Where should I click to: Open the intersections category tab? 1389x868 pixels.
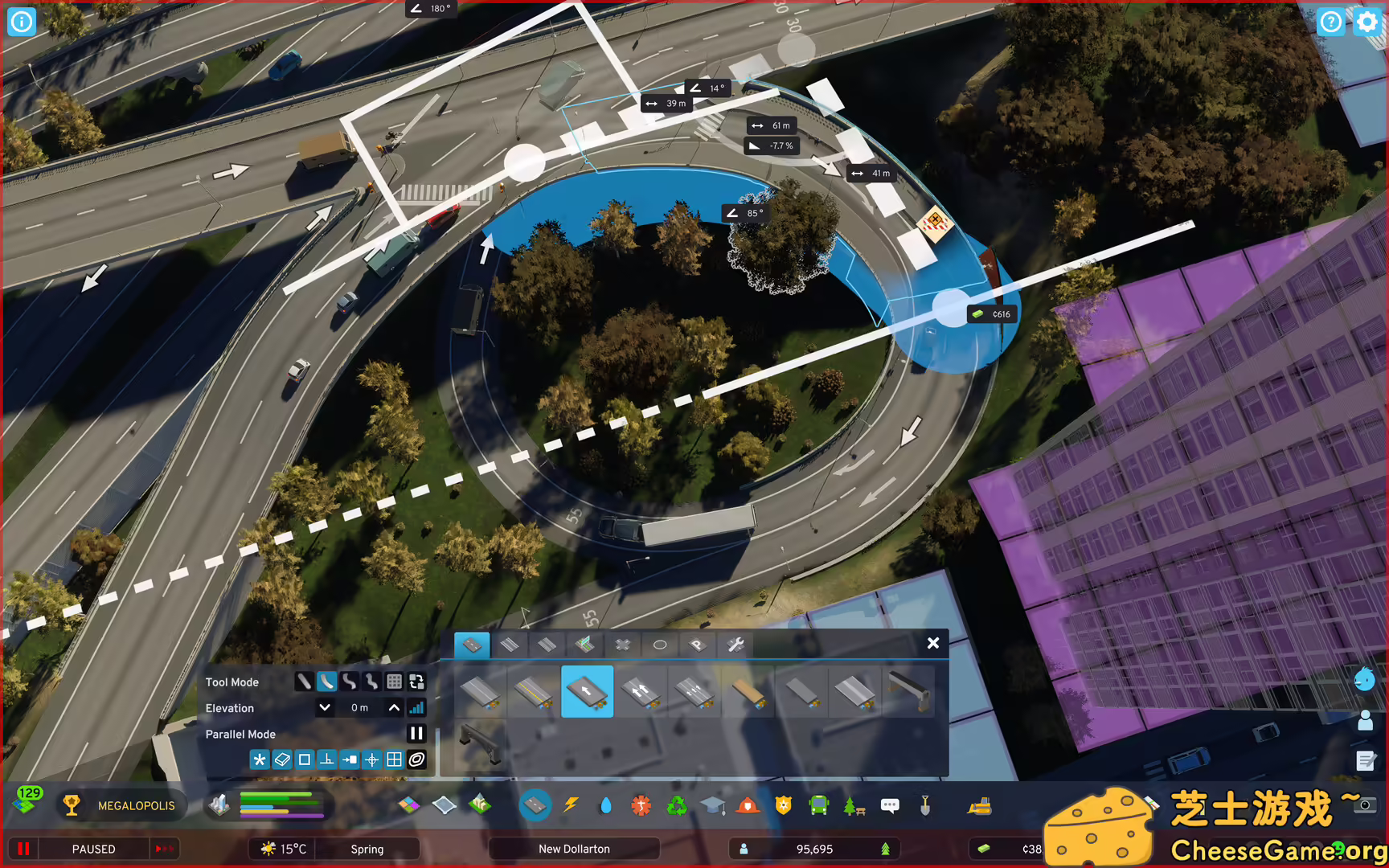pos(622,645)
